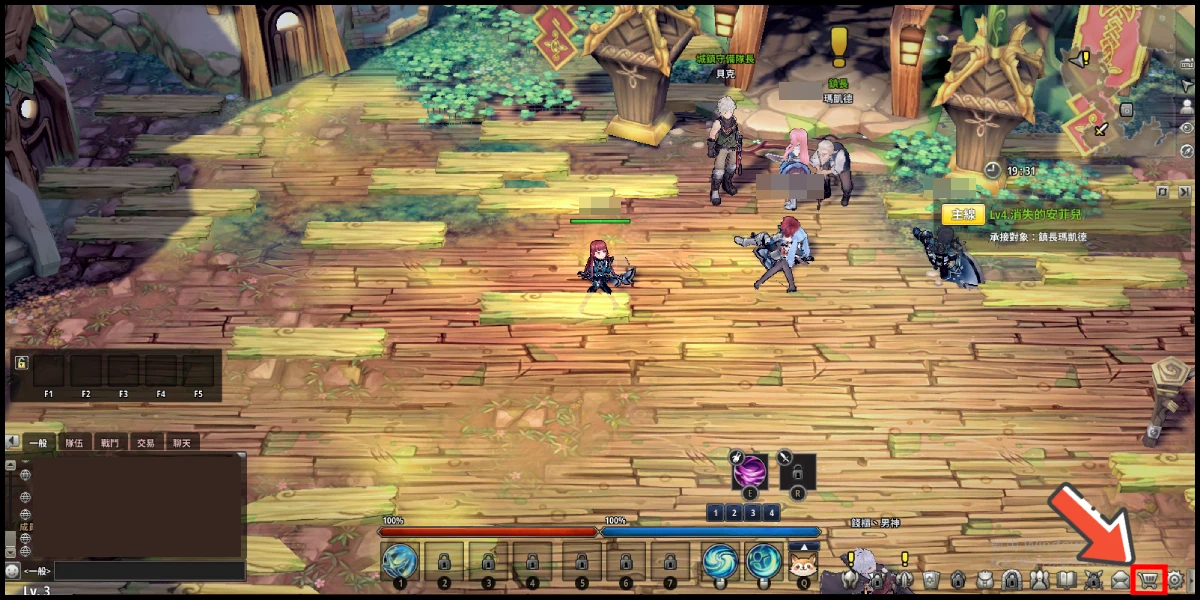1200x600 pixels.
Task: Switch to the 聊天 chat tab
Action: (x=181, y=442)
